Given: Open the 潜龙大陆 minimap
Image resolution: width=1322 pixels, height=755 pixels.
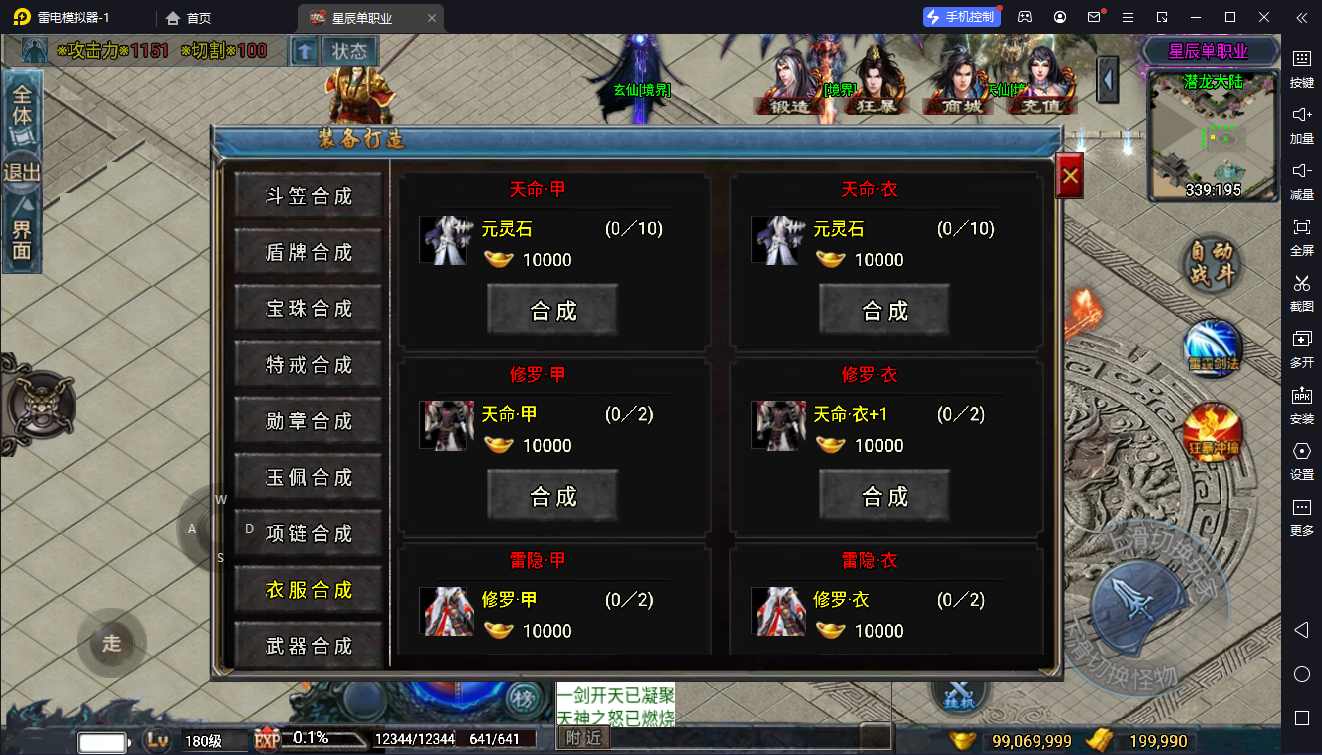Looking at the screenshot, I should 1213,135.
